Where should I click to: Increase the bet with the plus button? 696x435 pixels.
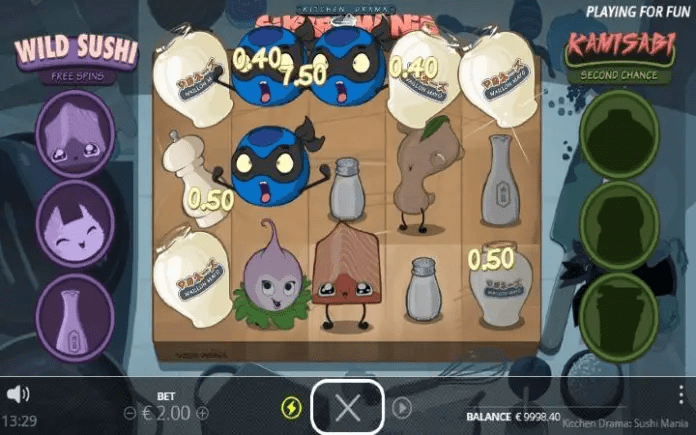pos(202,412)
